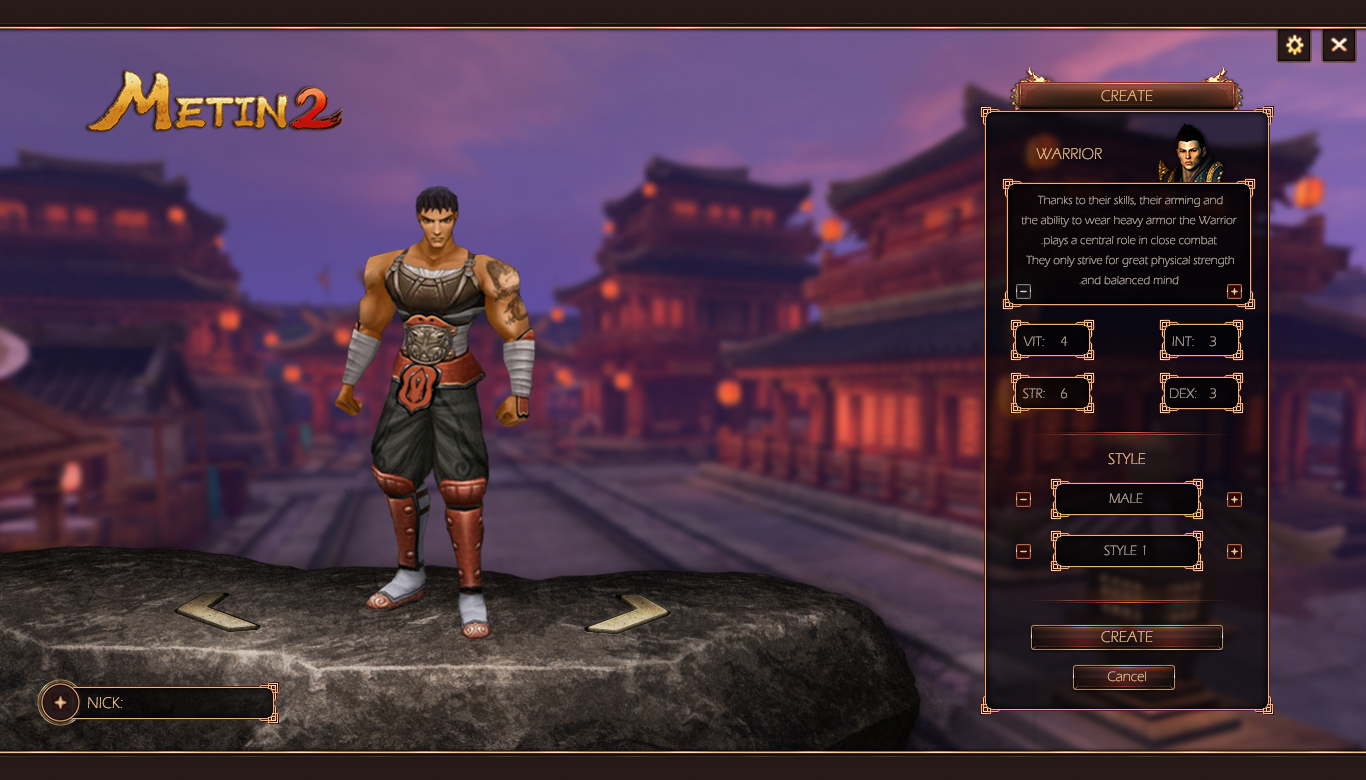
Task: Open settings with the gear icon
Action: 1294,45
